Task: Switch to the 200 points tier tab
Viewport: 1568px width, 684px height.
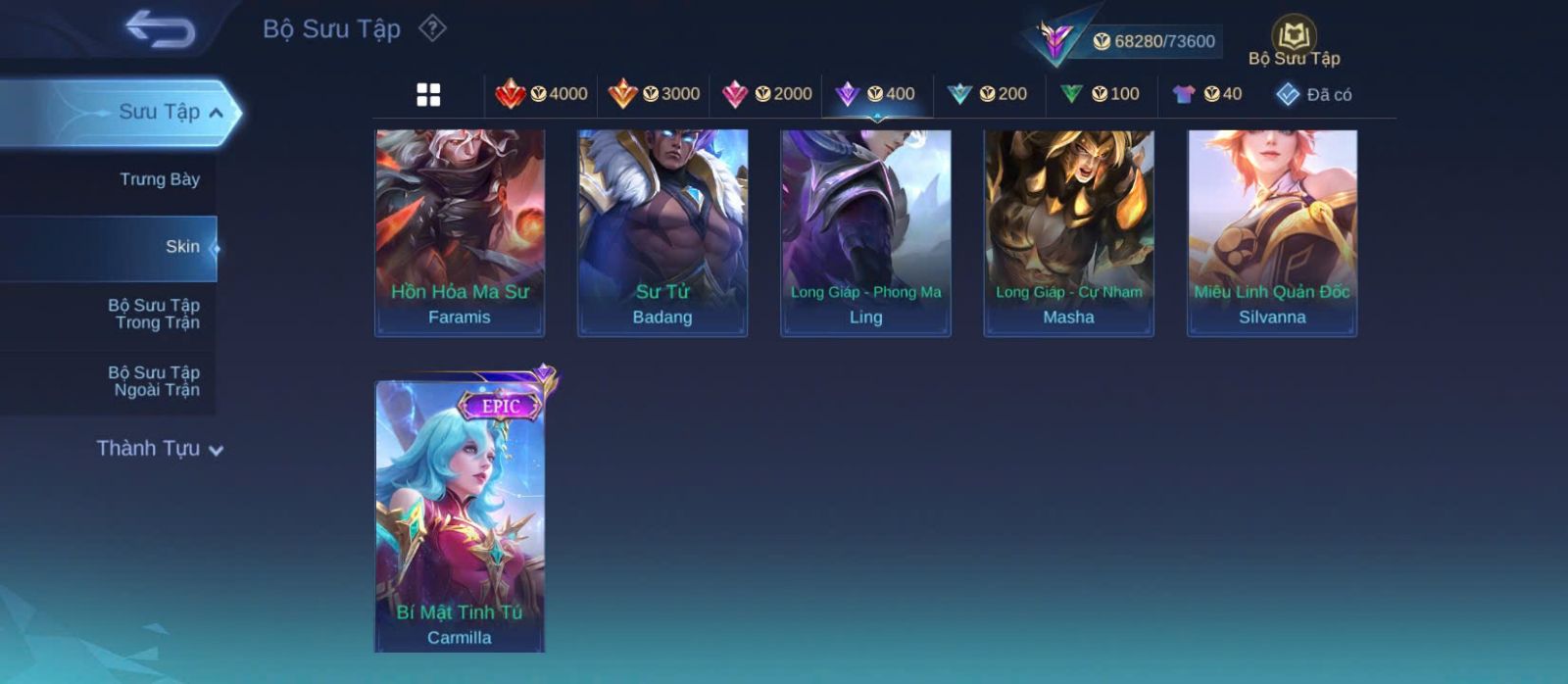Action: coord(988,94)
